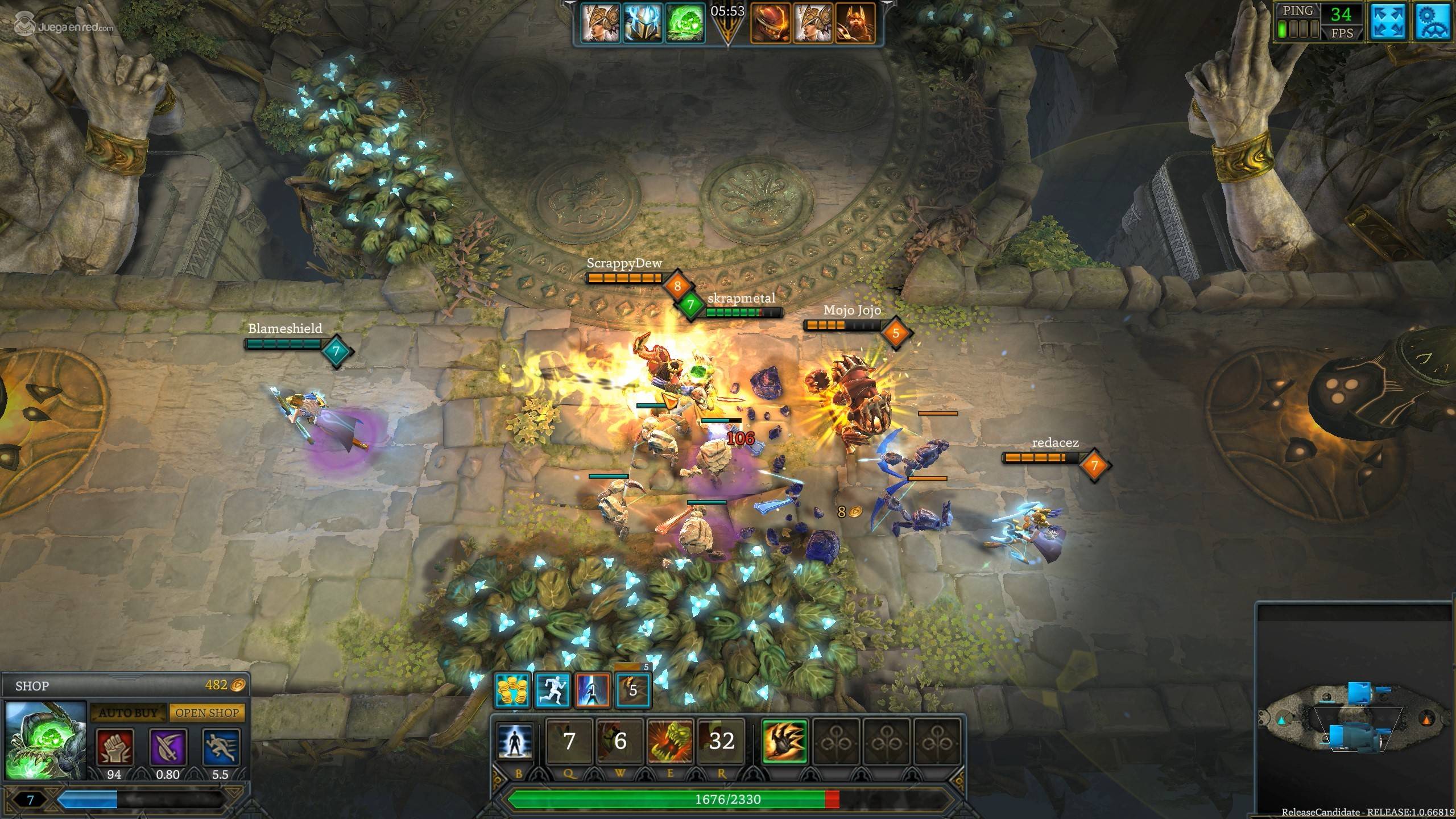This screenshot has height=819, width=1456.
Task: Click the running figure sprint icon
Action: tap(553, 690)
